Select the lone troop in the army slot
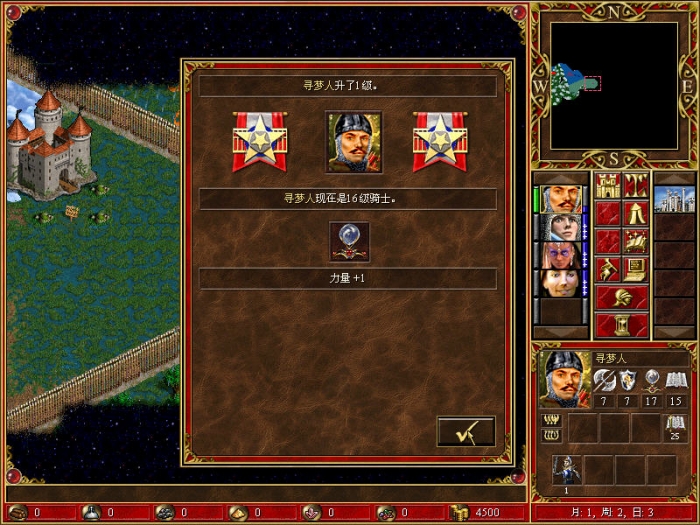This screenshot has width=700, height=525. click(x=568, y=469)
